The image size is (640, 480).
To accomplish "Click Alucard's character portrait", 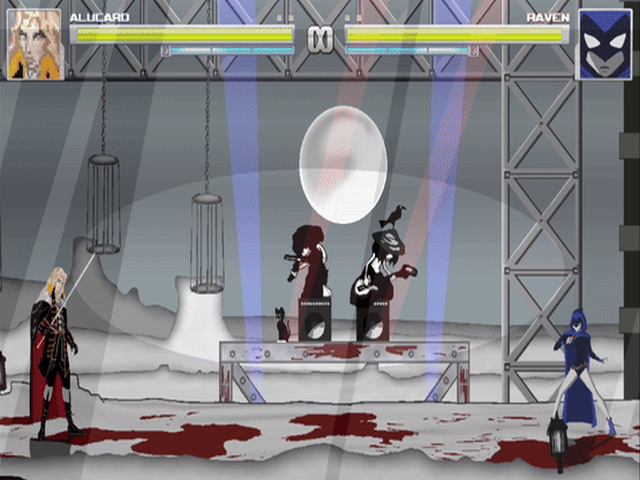I will [x=35, y=45].
